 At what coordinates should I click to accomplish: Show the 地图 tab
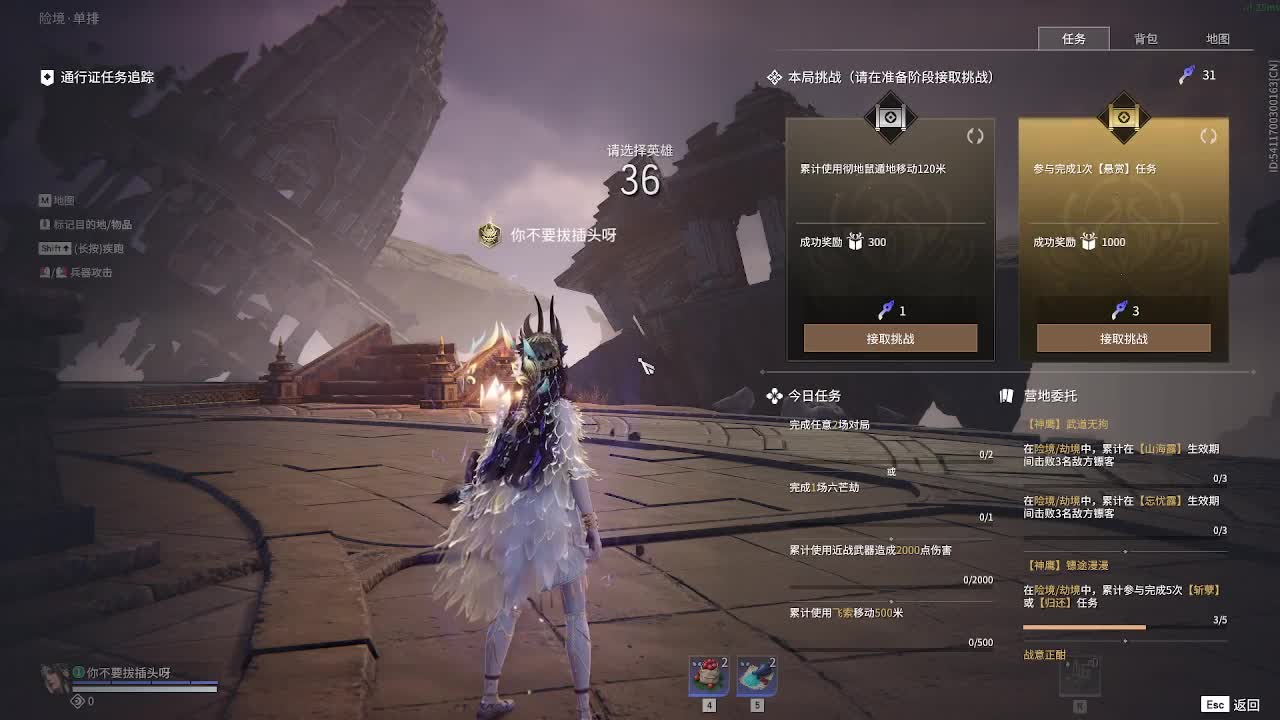click(x=1217, y=39)
